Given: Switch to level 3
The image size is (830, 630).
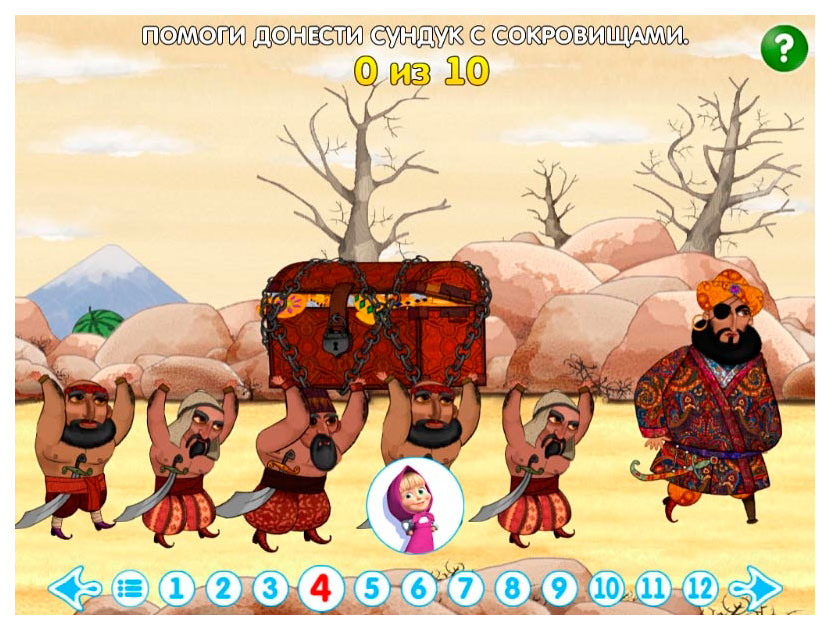Looking at the screenshot, I should tap(270, 588).
